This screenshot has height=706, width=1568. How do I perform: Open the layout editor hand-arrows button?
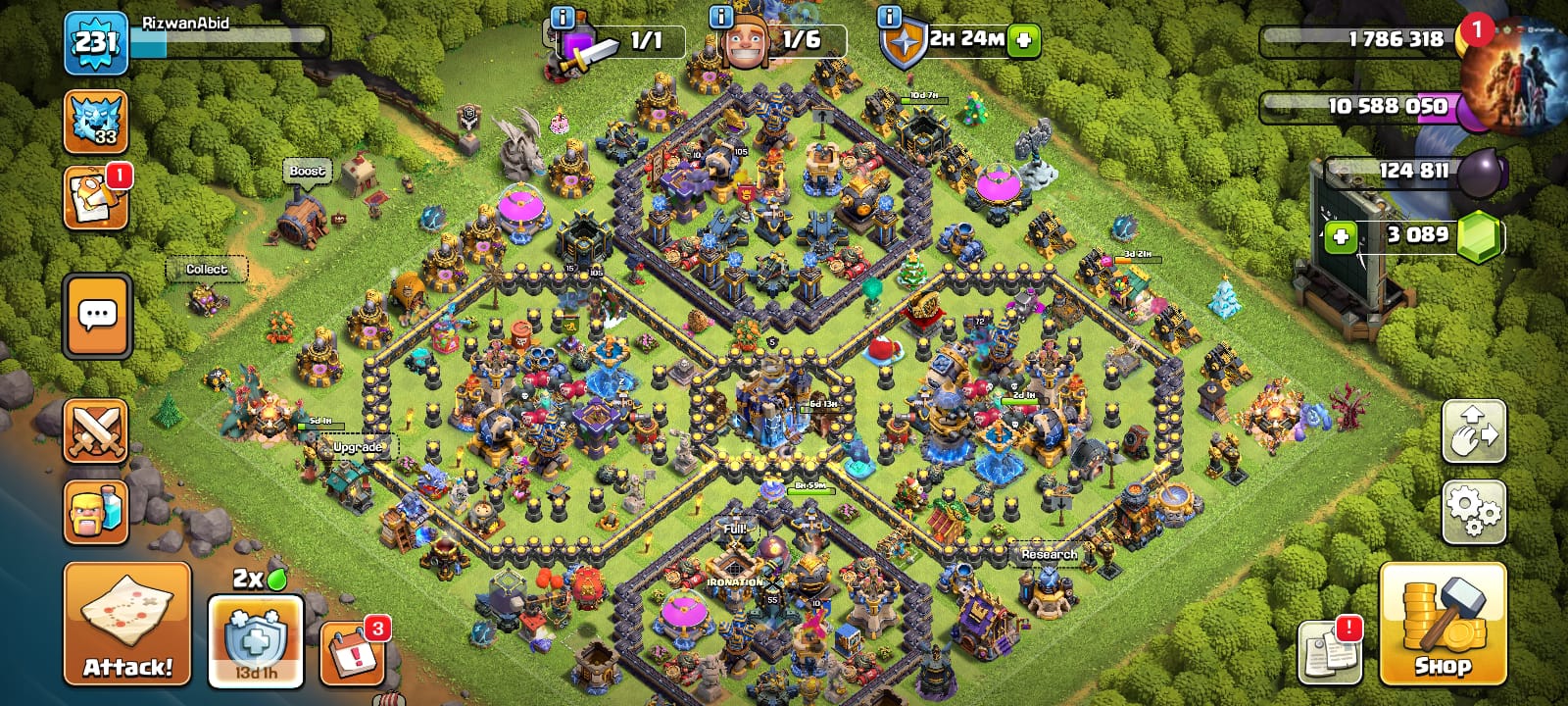click(x=1473, y=431)
